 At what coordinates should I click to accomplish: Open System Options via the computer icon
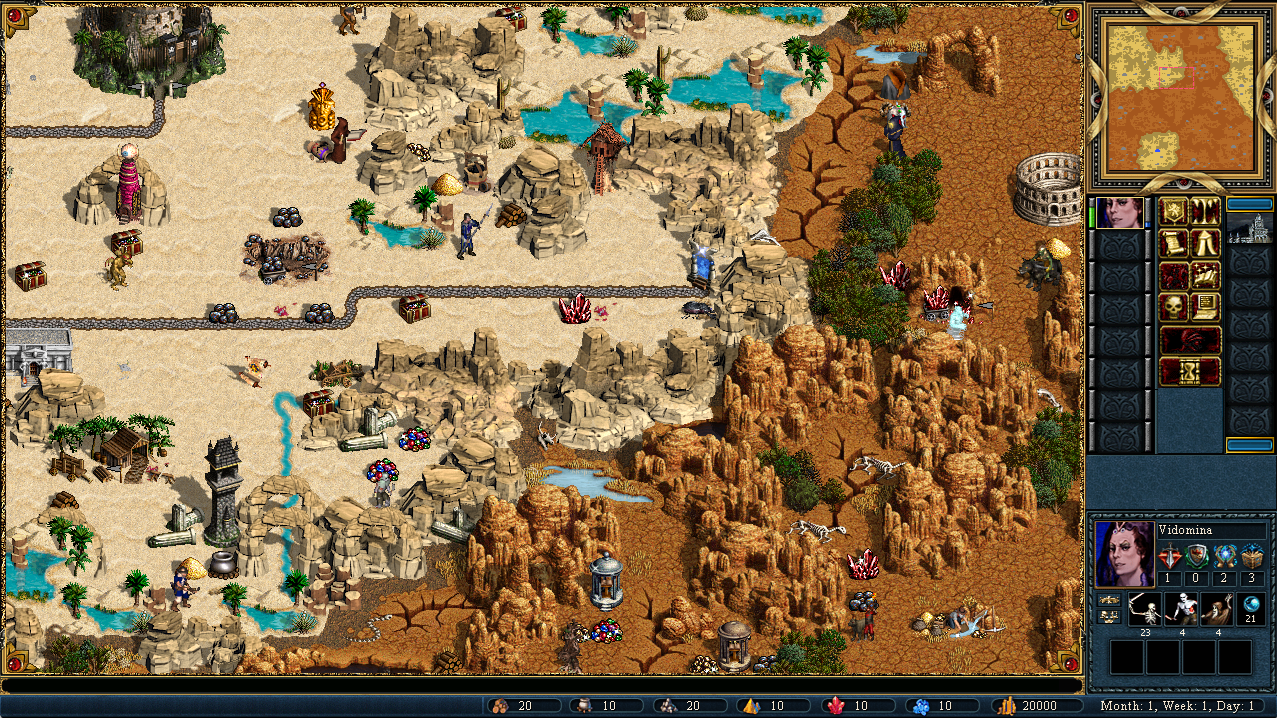1205,307
